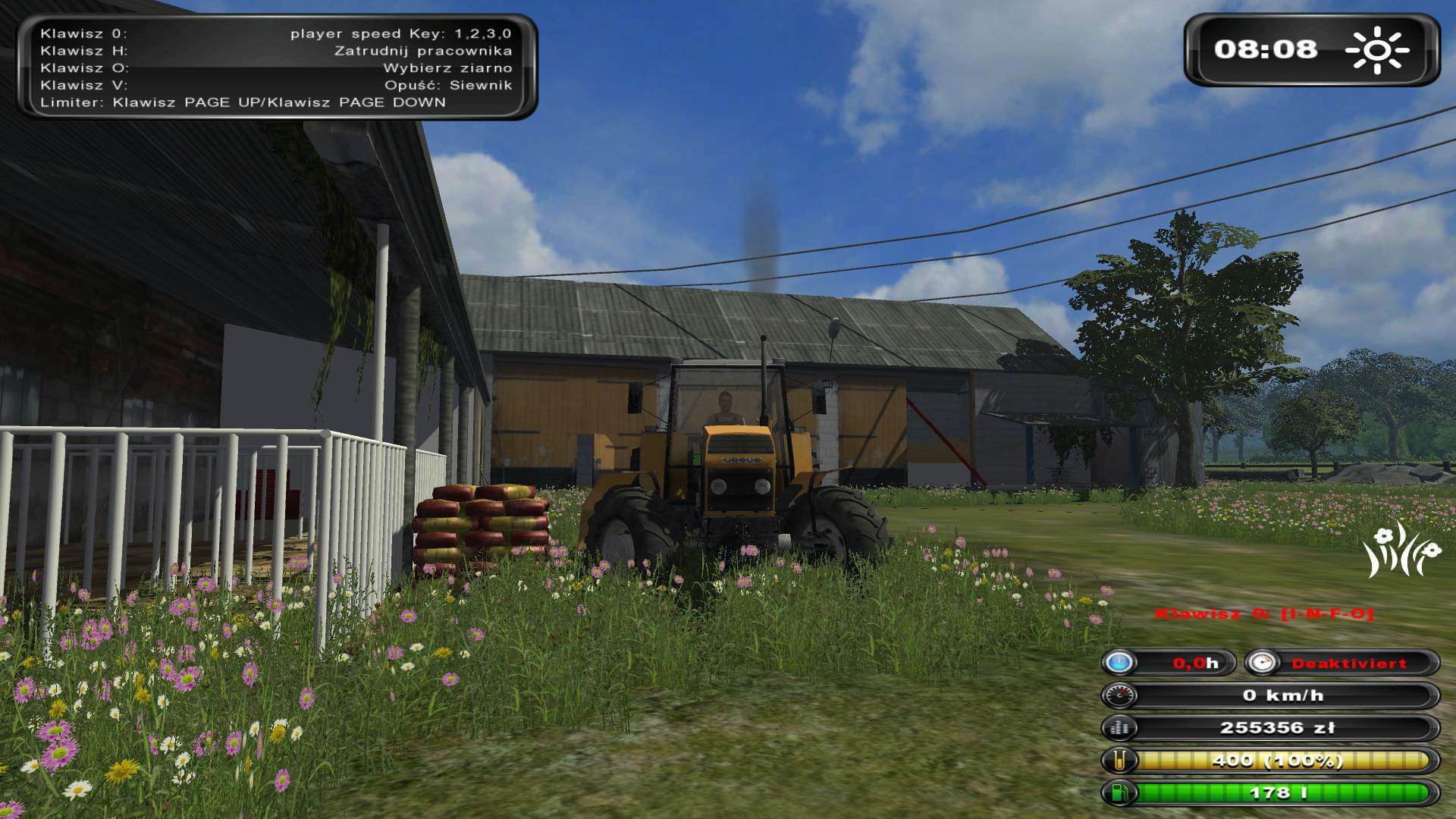Click the sunny weather icon
This screenshot has width=1456, height=819.
click(1377, 50)
